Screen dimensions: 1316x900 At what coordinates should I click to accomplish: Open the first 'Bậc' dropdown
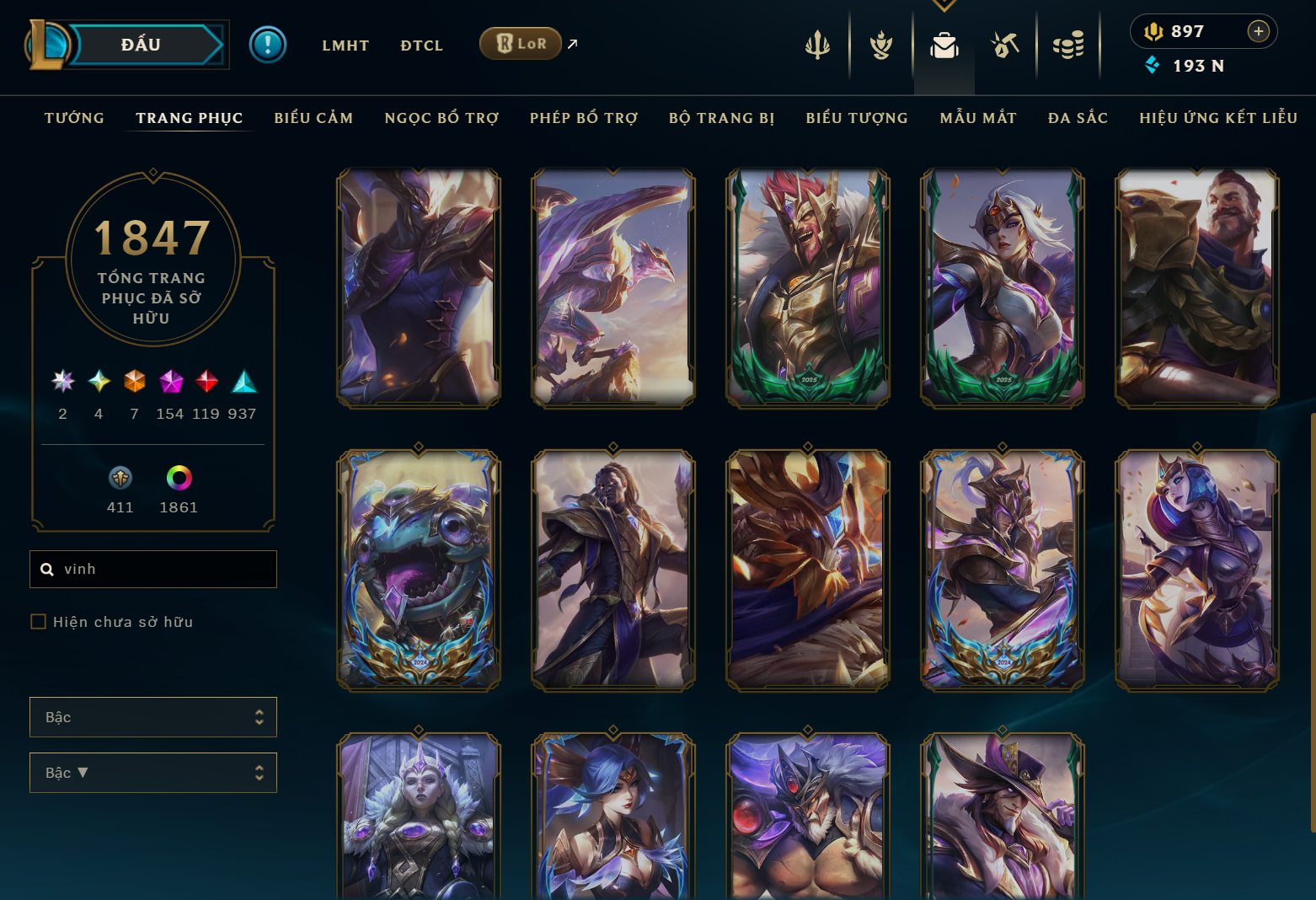pyautogui.click(x=152, y=717)
